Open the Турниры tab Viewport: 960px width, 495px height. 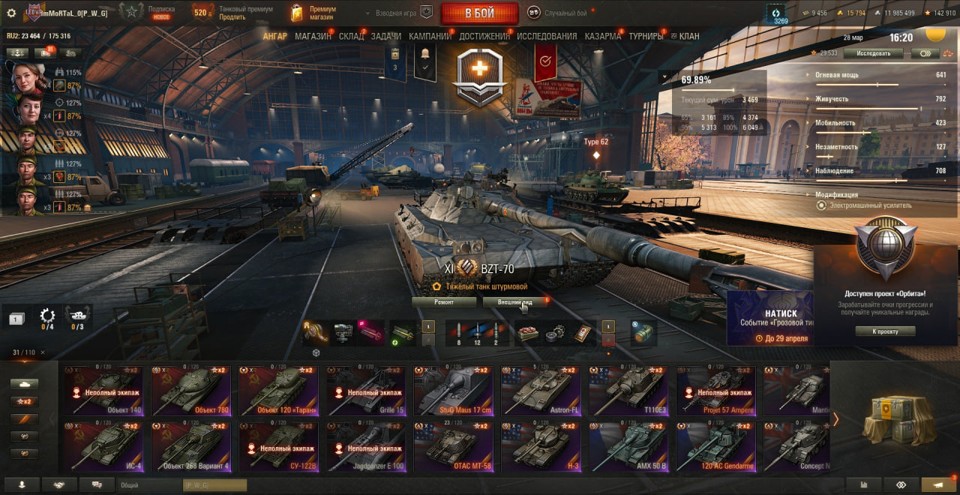646,35
